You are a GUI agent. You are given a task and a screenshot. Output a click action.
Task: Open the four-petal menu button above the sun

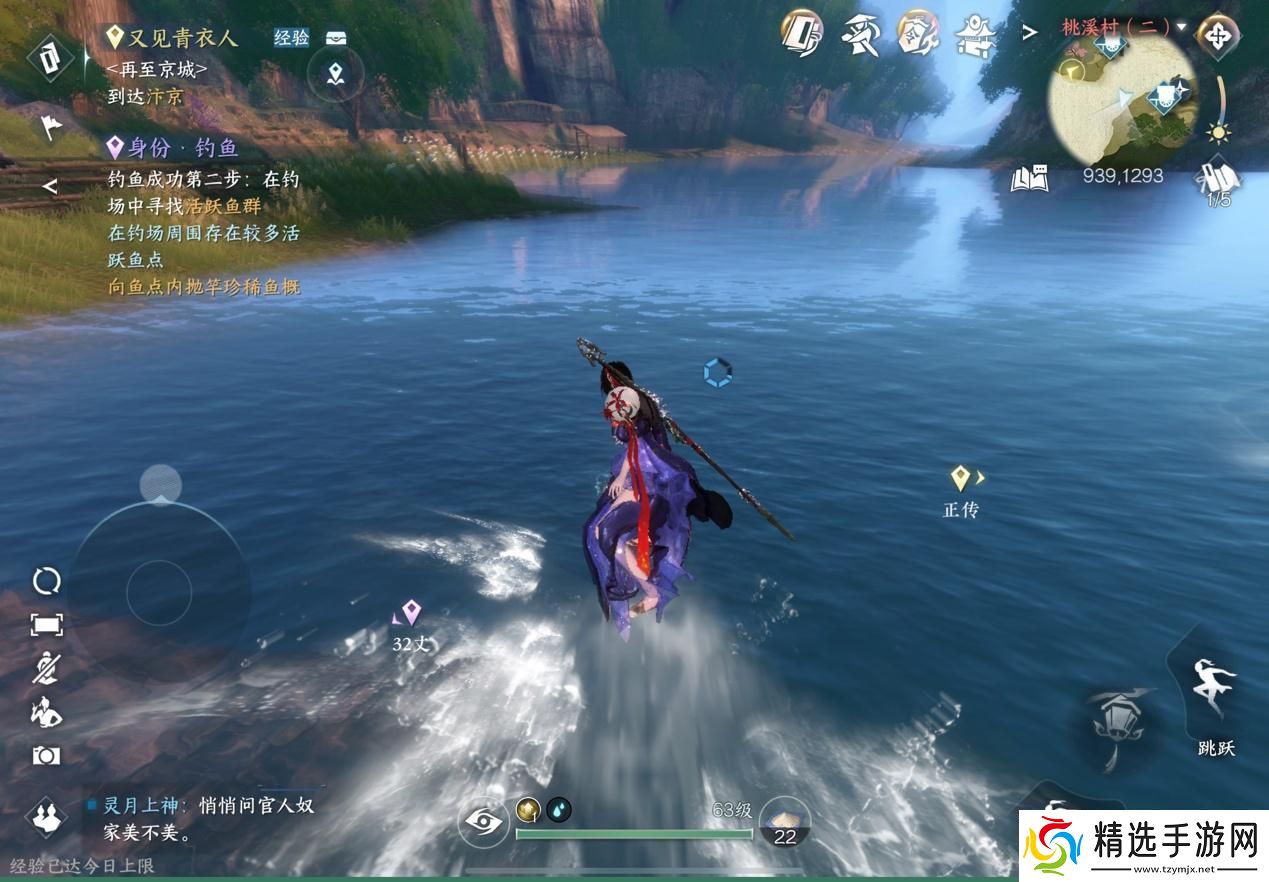click(1217, 36)
